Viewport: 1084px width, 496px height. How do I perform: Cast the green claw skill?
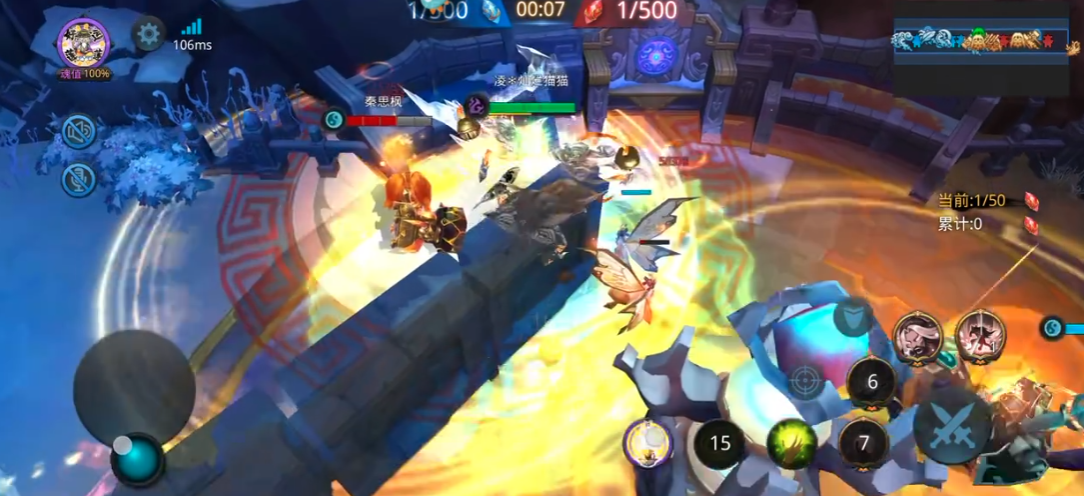(x=791, y=443)
